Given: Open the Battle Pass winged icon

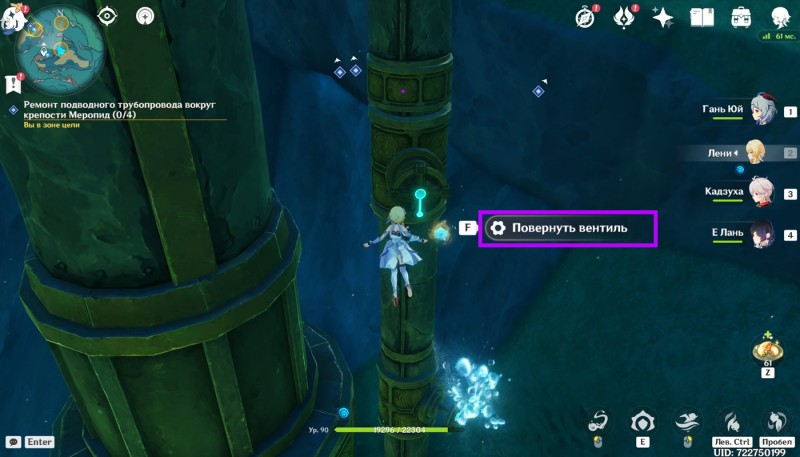Looking at the screenshot, I should point(623,16).
